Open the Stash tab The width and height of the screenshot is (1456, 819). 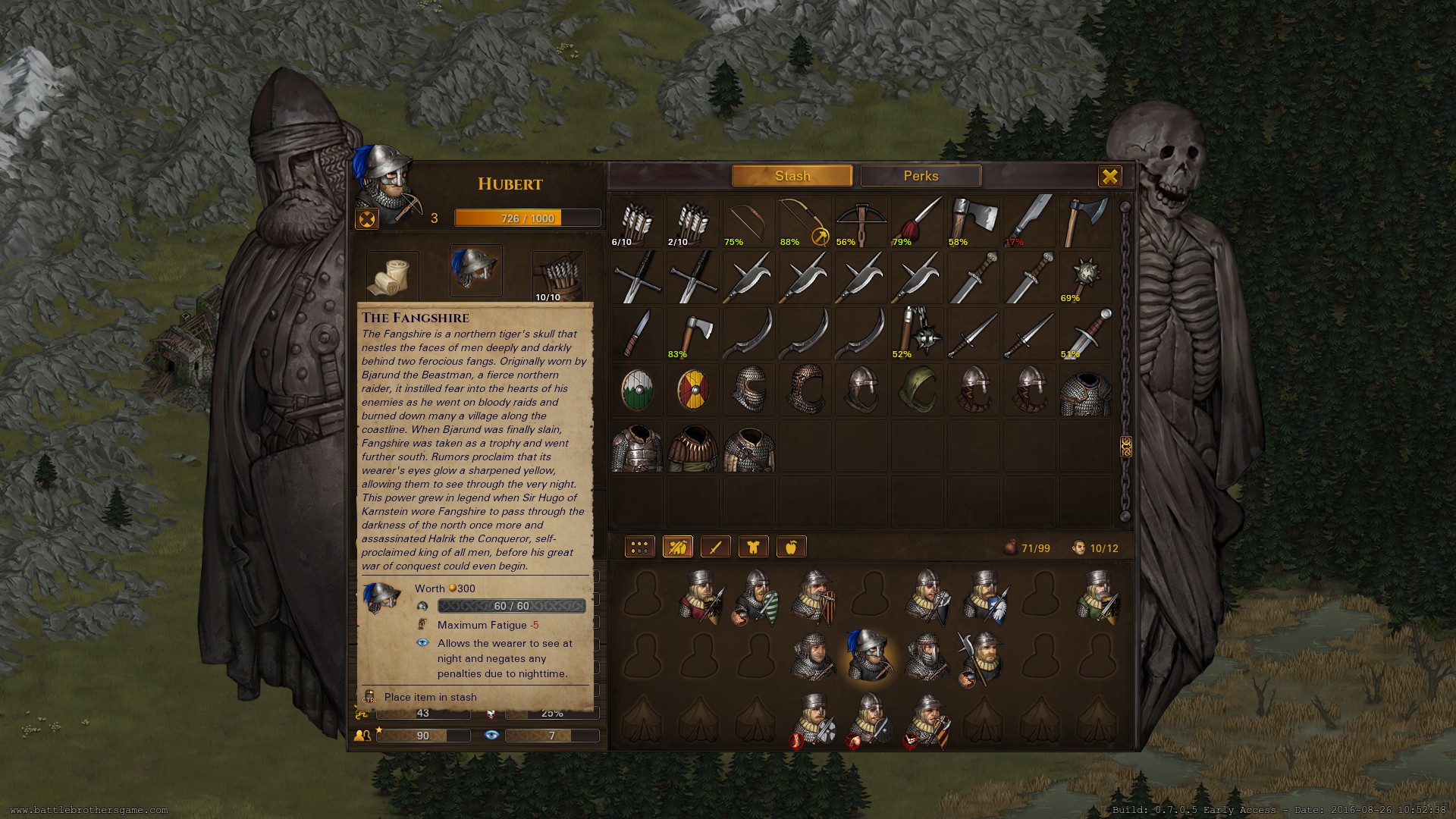pos(792,176)
